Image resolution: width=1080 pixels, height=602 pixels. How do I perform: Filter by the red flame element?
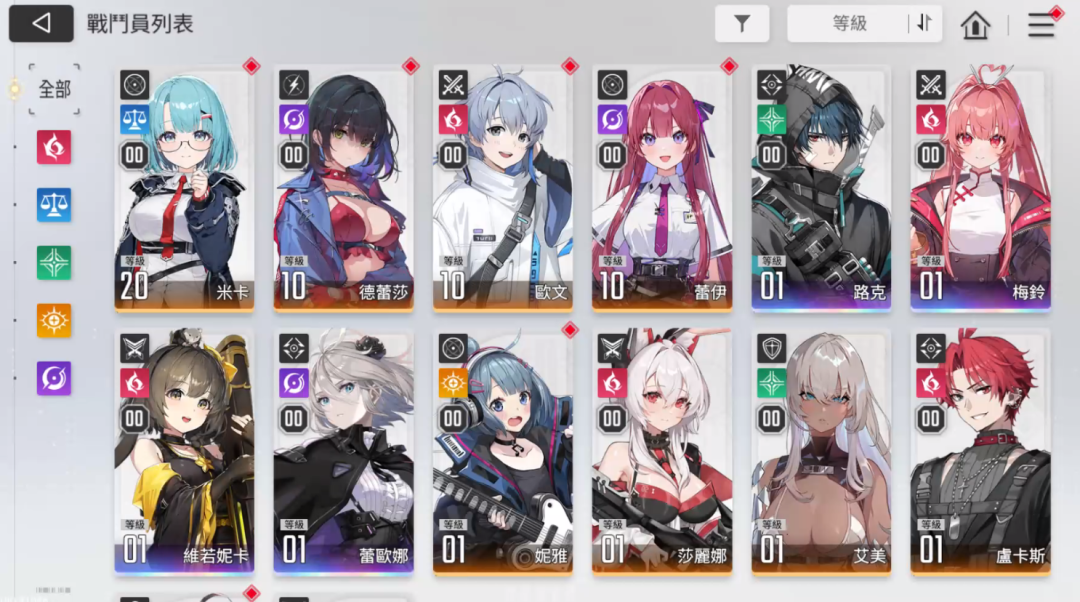pyautogui.click(x=54, y=147)
